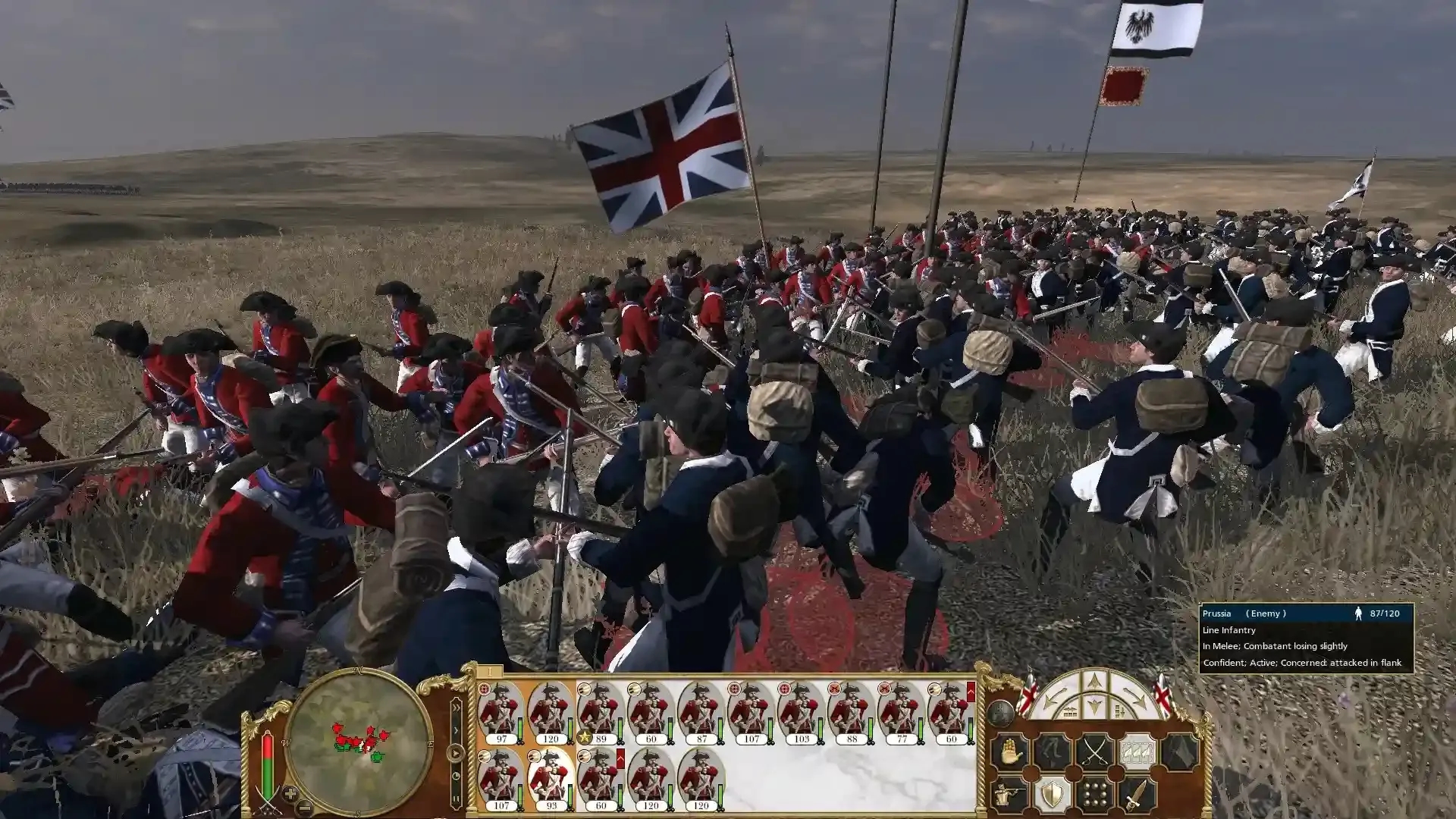Activate guard mode with shield icon
Viewport: 1456px width, 819px height.
(1052, 794)
